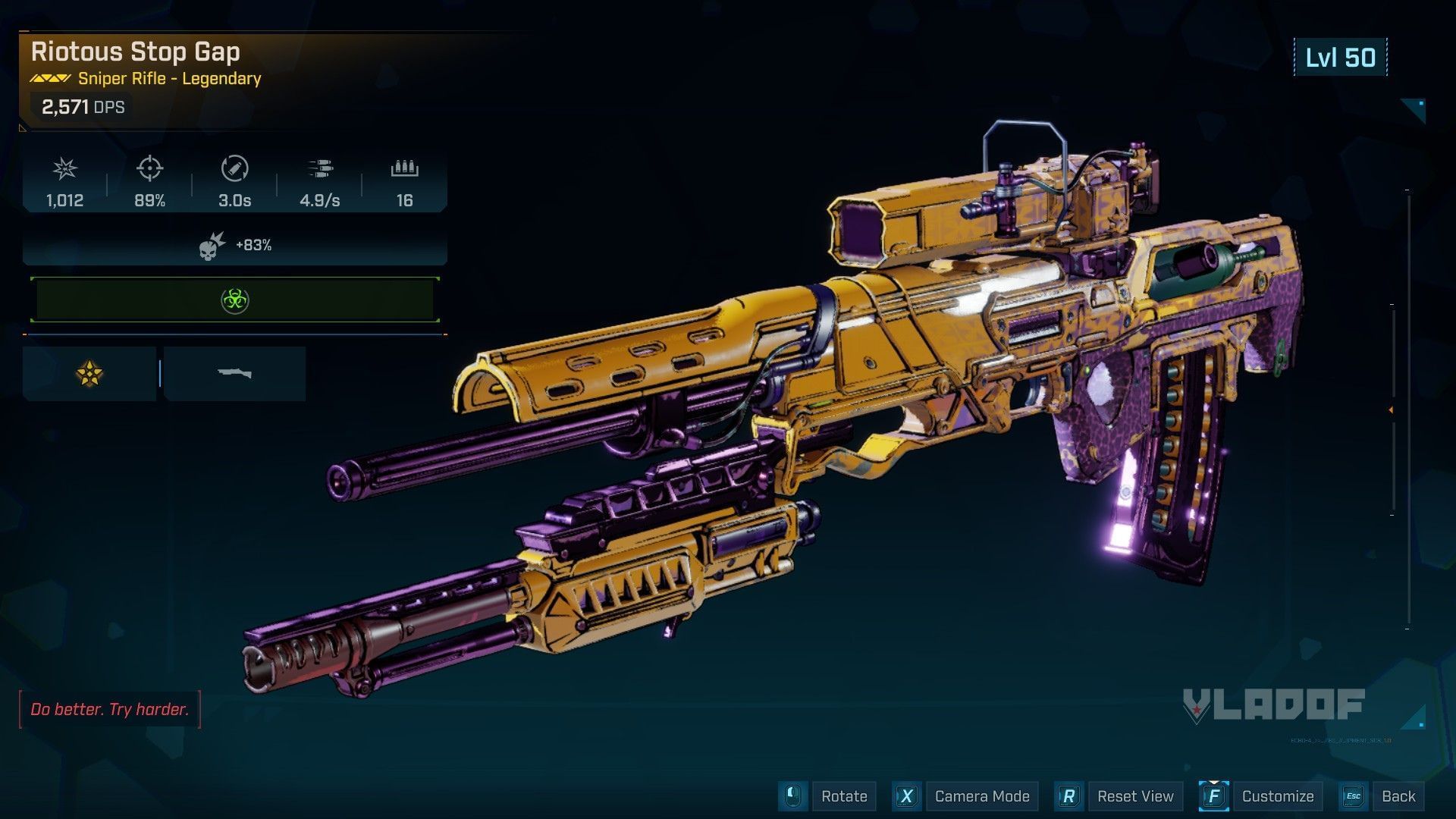The image size is (1456, 819).
Task: Select the gold star perk slot
Action: (x=89, y=373)
